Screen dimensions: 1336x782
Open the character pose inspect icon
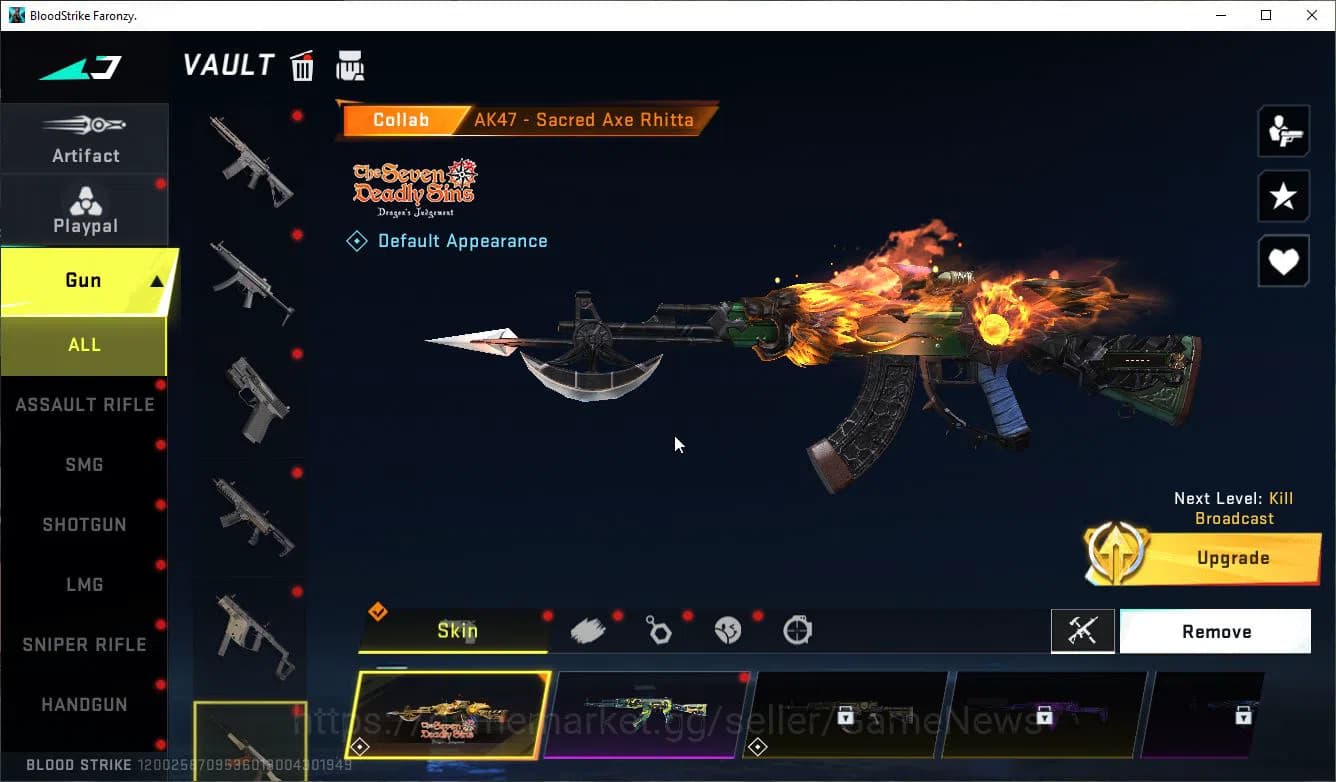pyautogui.click(x=1283, y=130)
